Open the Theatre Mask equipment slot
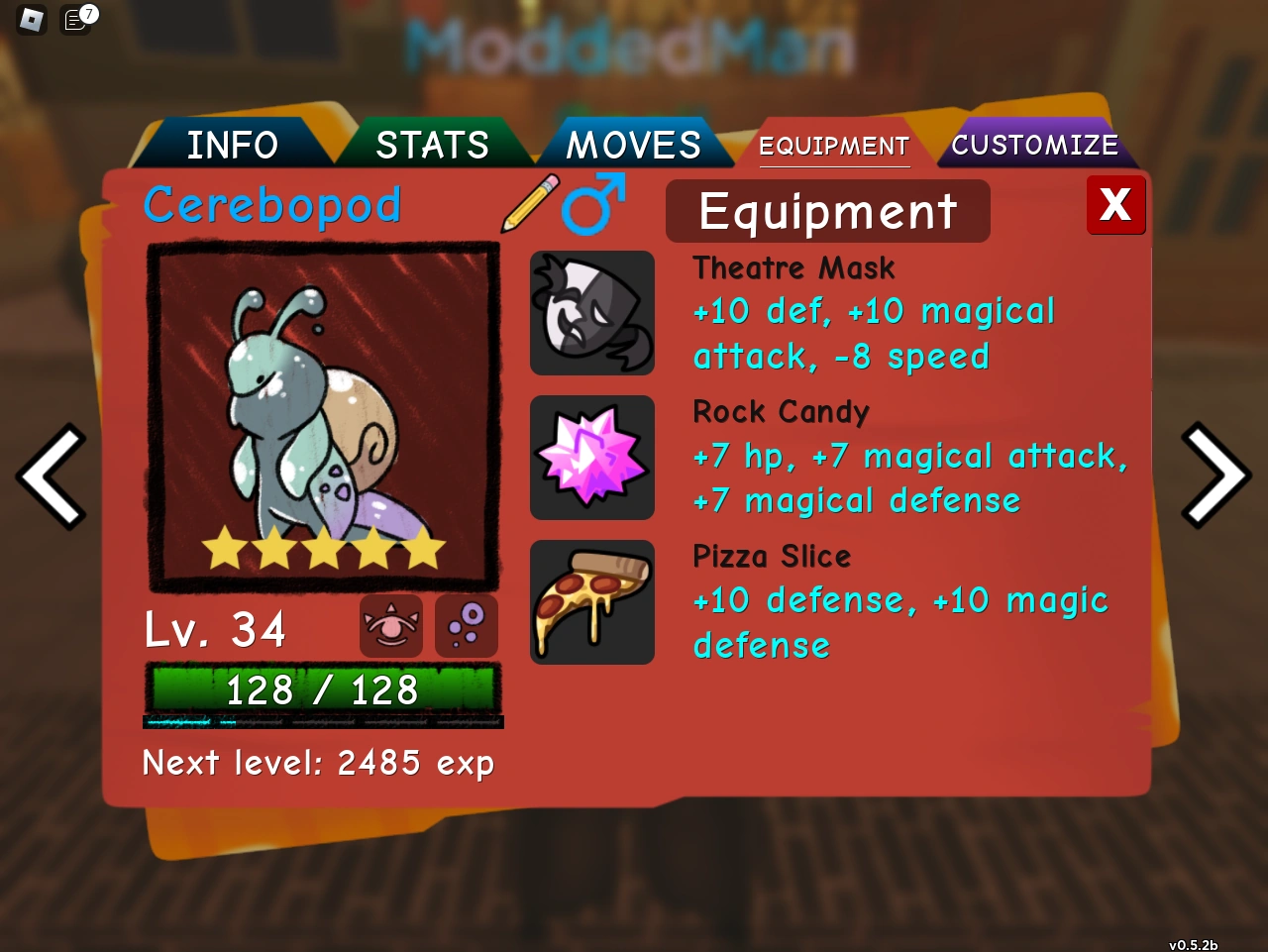This screenshot has width=1268, height=952. (x=591, y=312)
